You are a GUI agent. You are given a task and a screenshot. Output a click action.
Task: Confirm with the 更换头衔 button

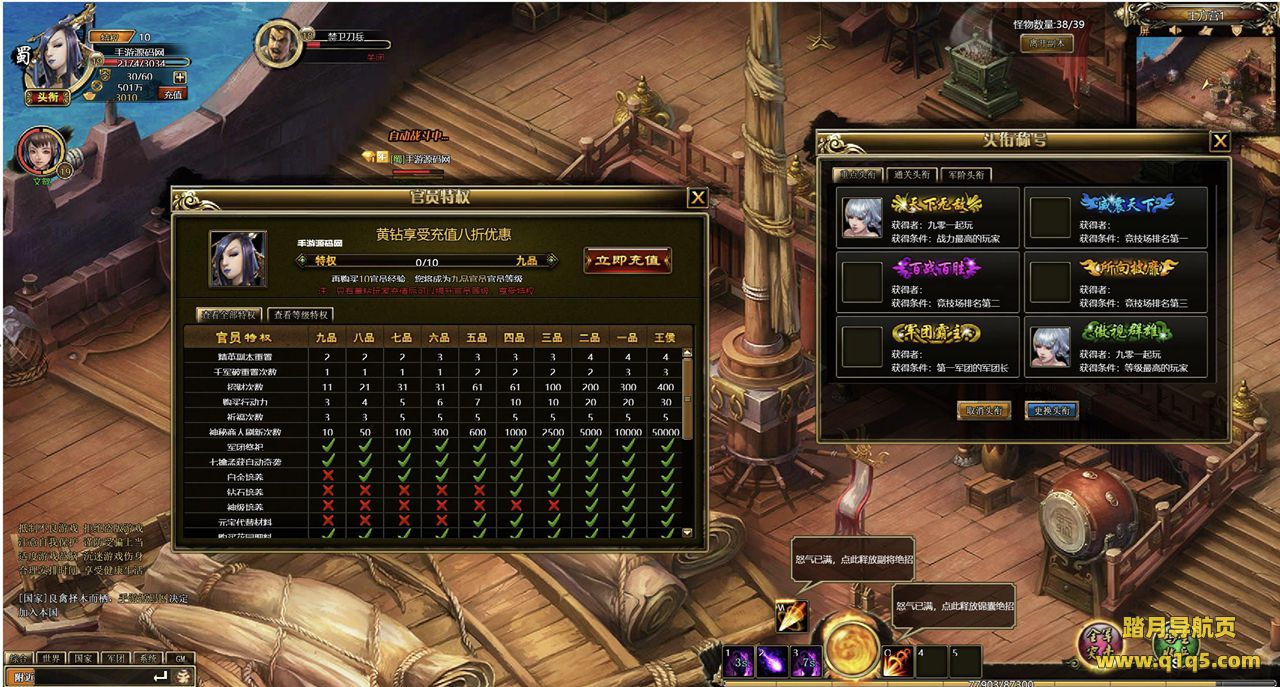(1051, 410)
